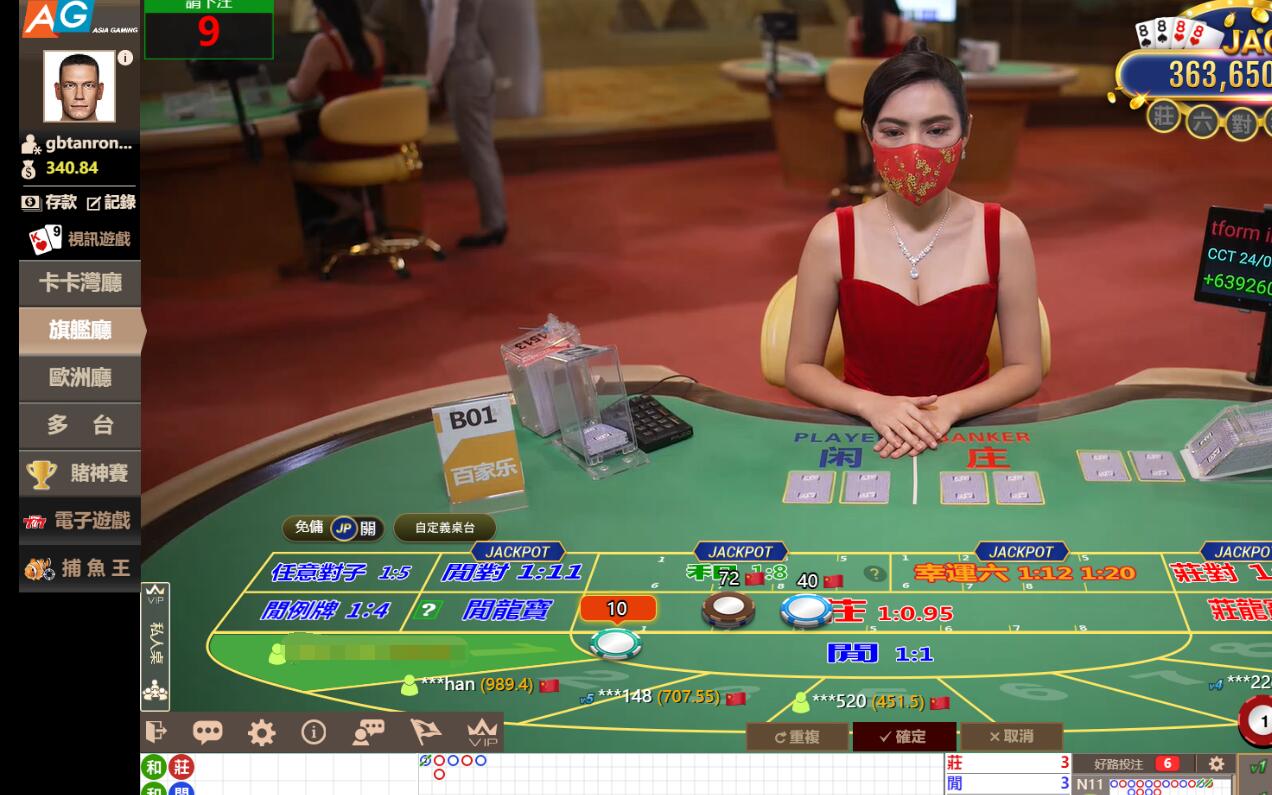Open the speech bubble chat icon
Screen dimensions: 1272x795
(207, 733)
